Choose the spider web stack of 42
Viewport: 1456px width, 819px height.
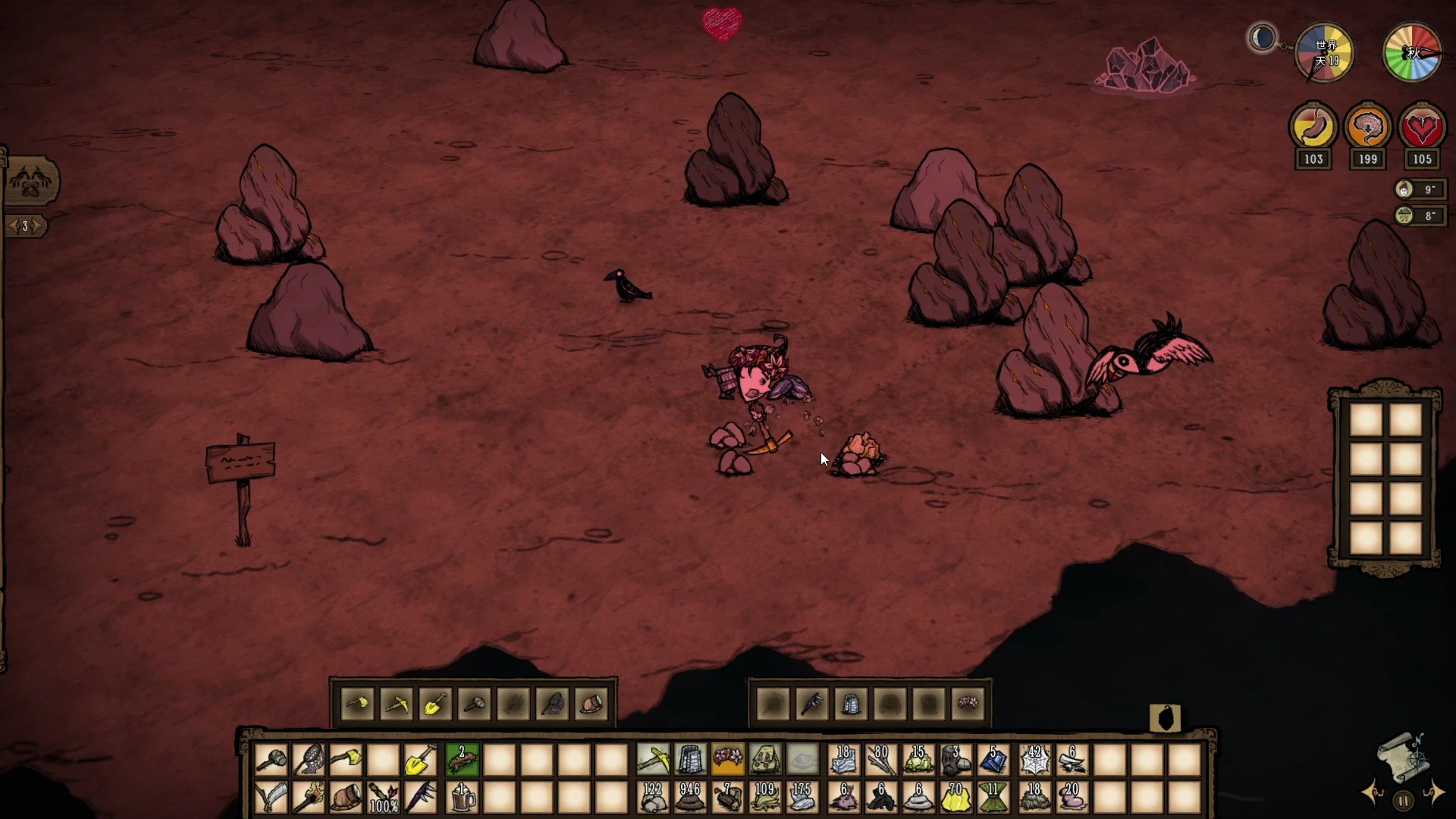coord(1034,759)
